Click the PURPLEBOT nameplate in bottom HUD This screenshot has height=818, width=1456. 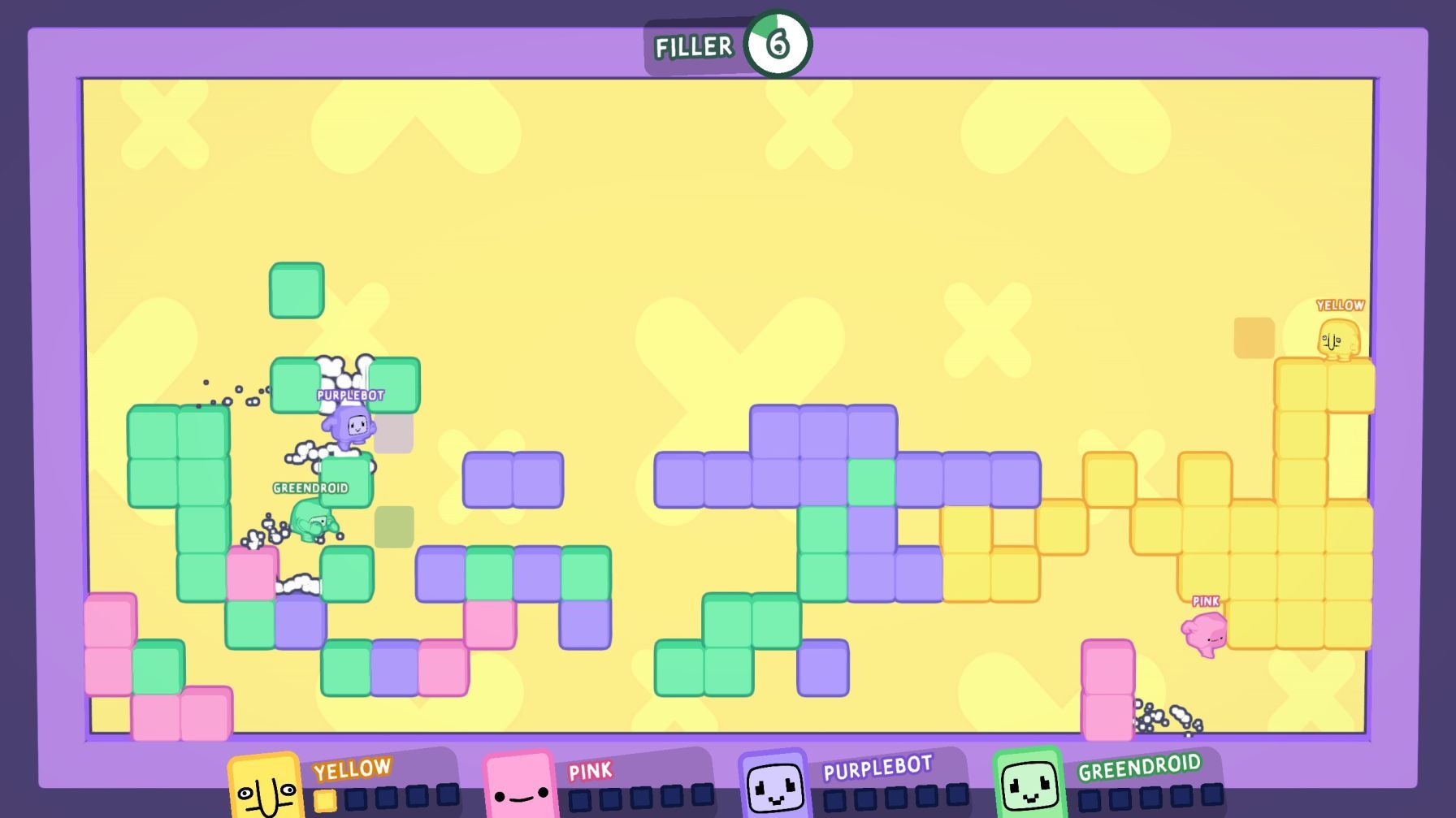[878, 766]
